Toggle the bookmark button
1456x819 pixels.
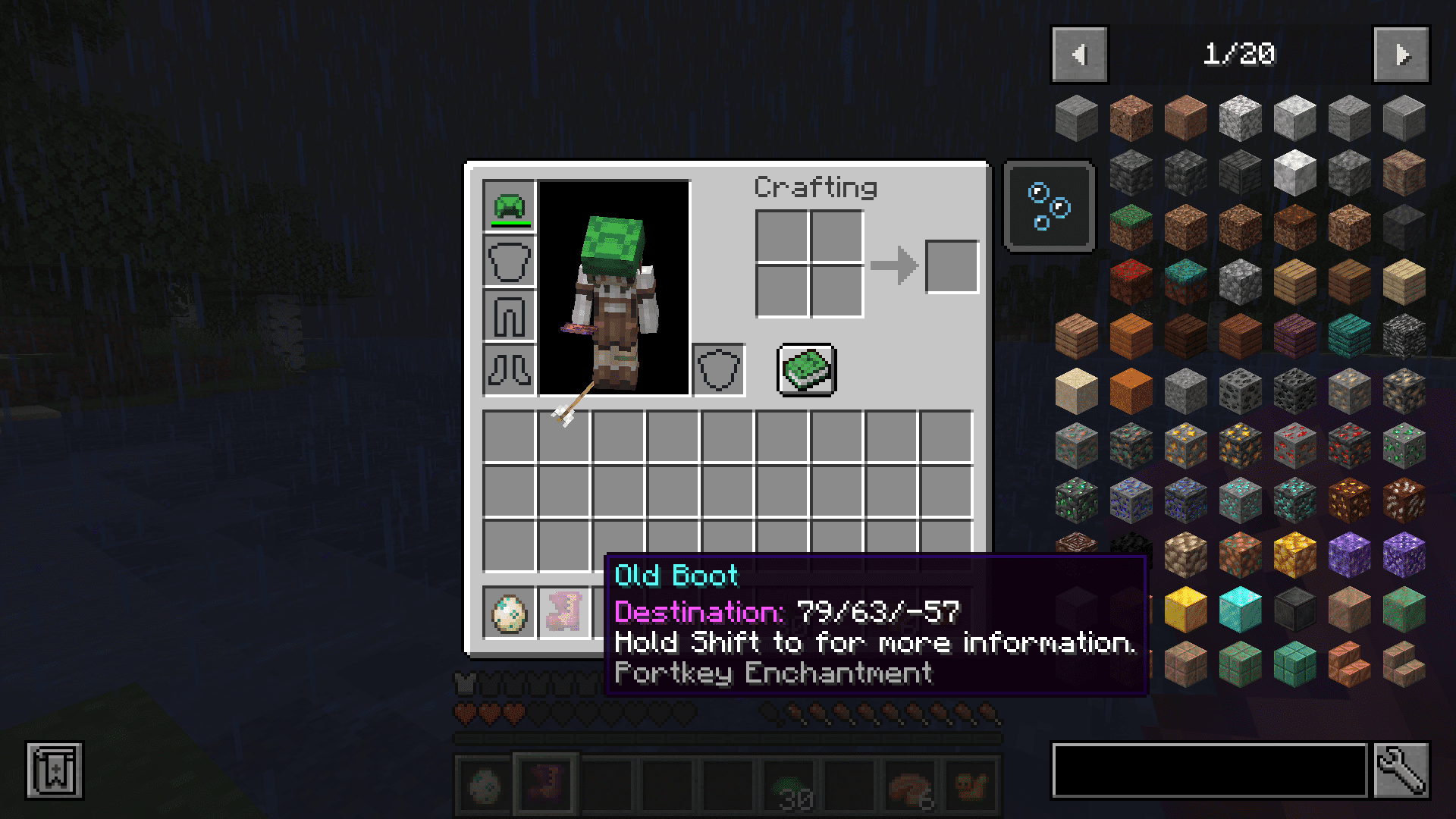coord(54,770)
